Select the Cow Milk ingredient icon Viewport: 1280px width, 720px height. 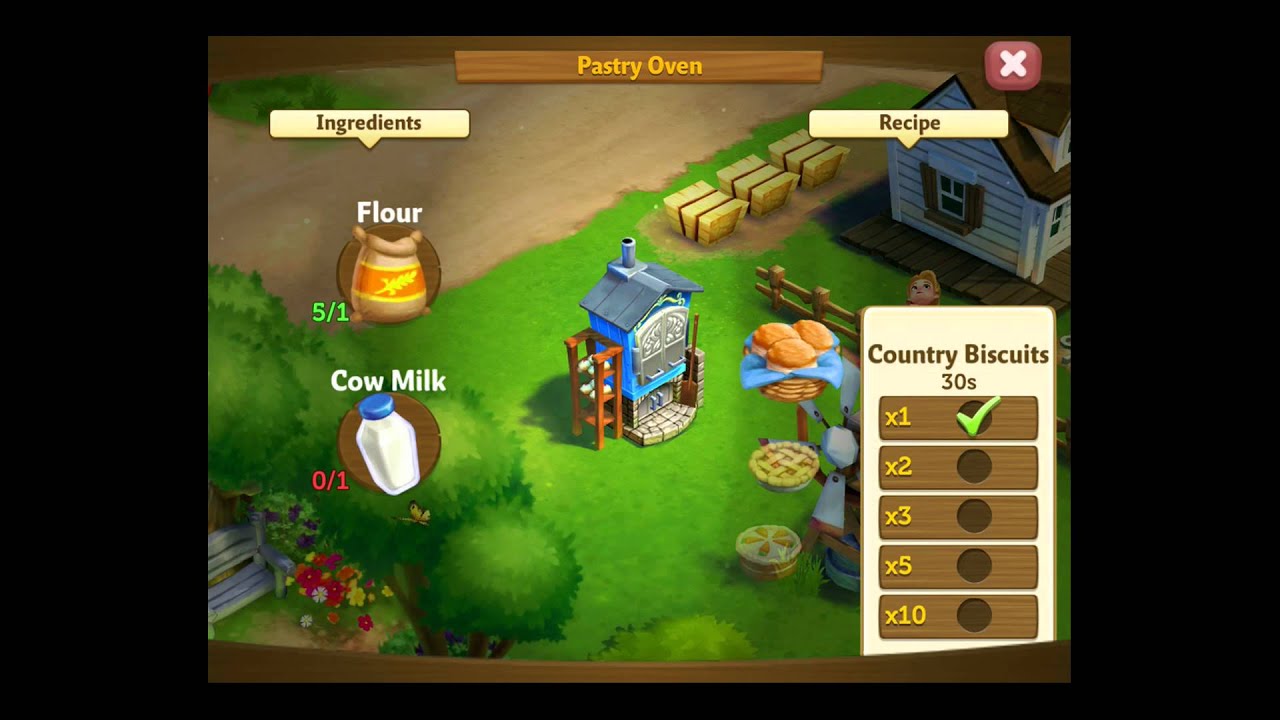(385, 440)
